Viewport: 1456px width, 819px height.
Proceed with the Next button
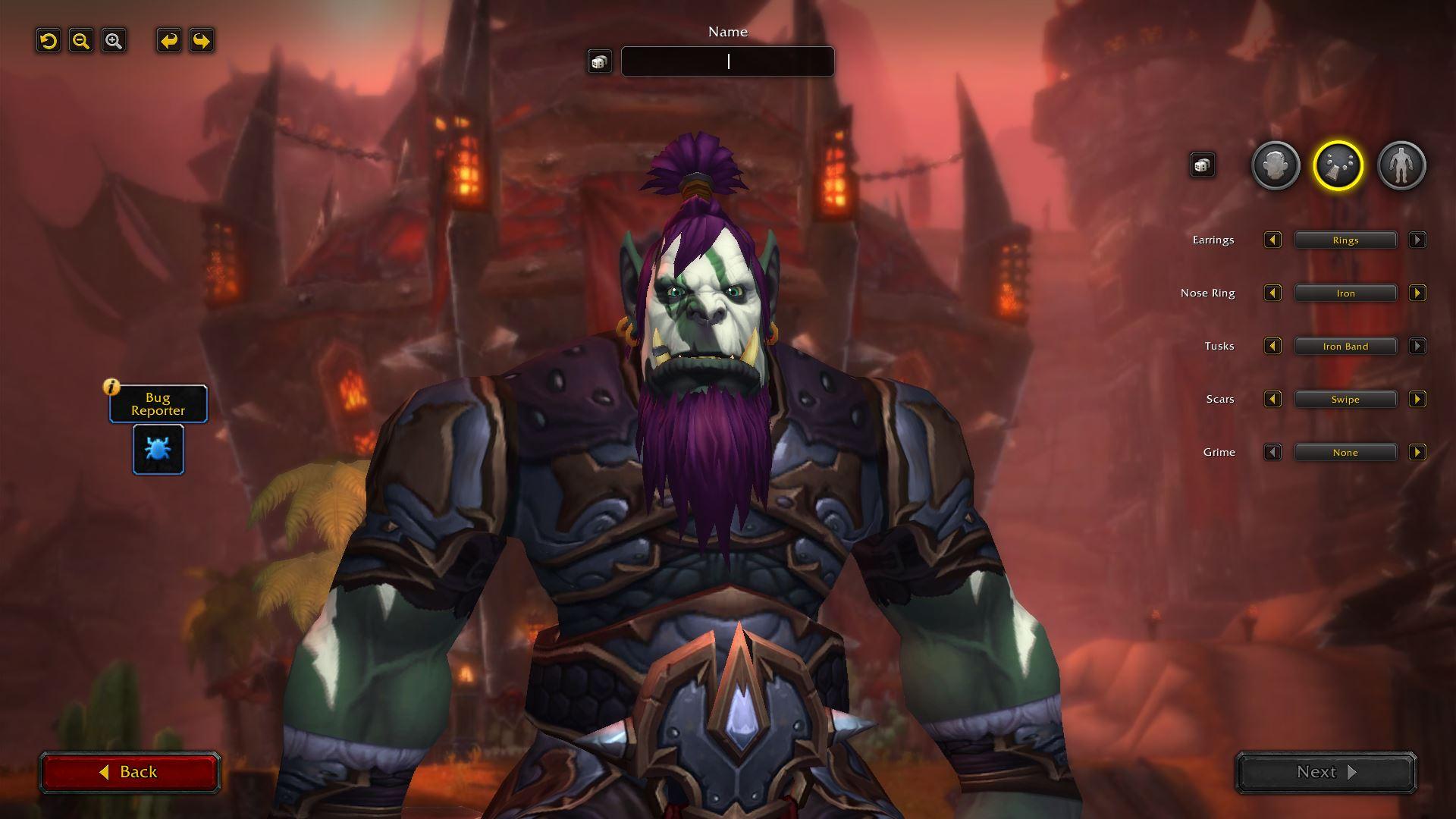tap(1326, 772)
